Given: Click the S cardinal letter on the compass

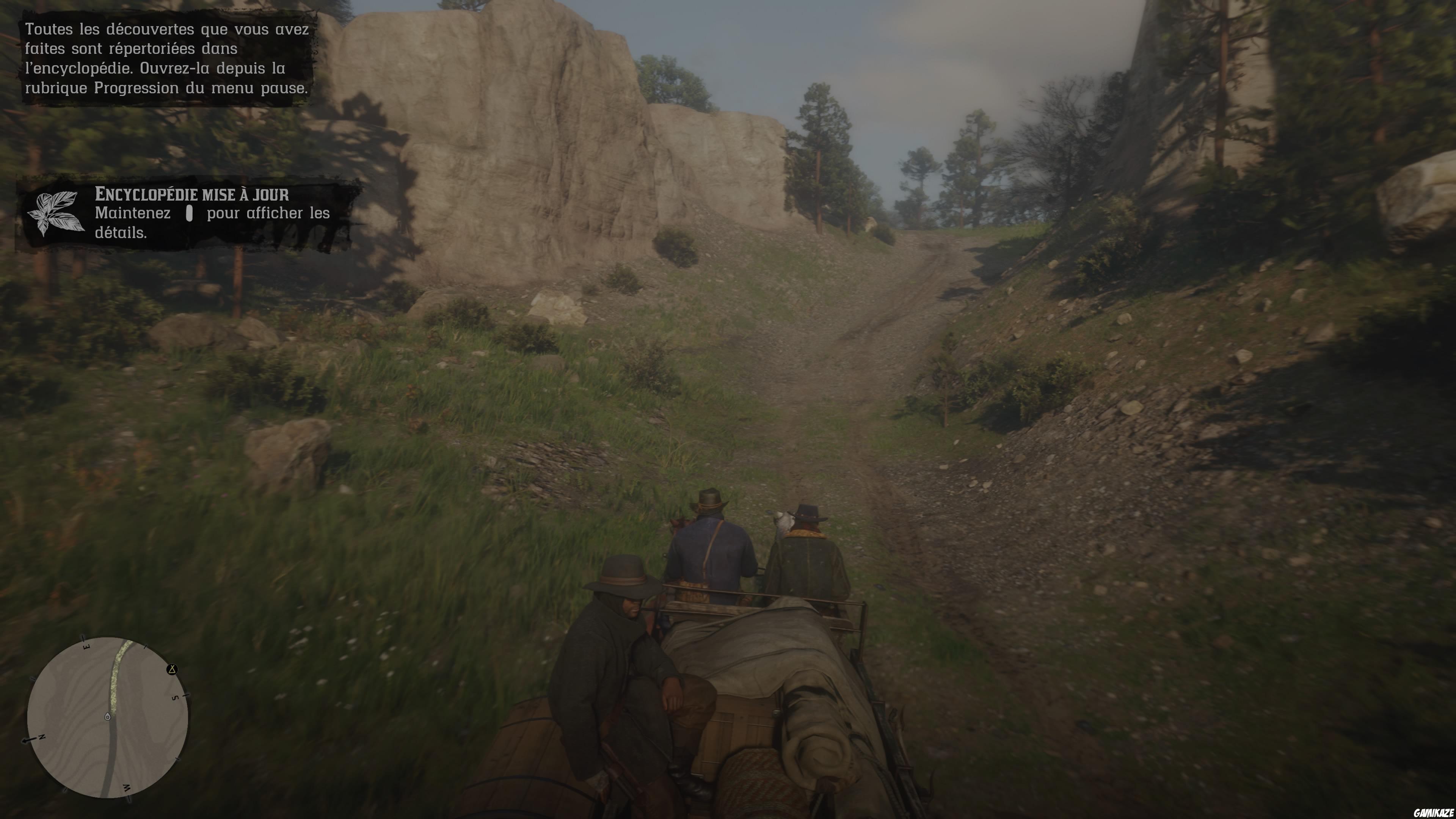Looking at the screenshot, I should (176, 698).
